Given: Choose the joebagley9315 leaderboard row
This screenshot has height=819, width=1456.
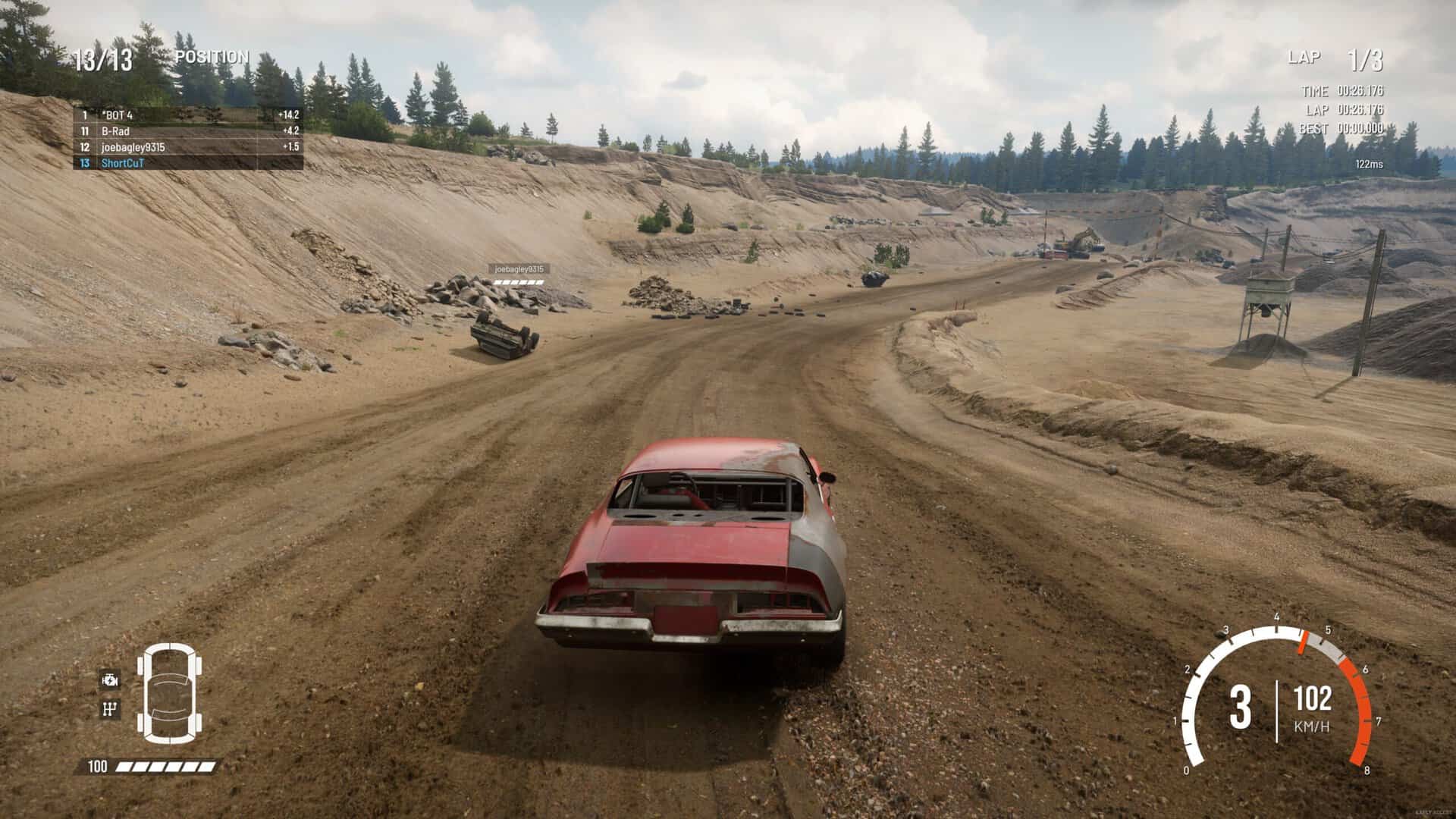Looking at the screenshot, I should [188, 147].
